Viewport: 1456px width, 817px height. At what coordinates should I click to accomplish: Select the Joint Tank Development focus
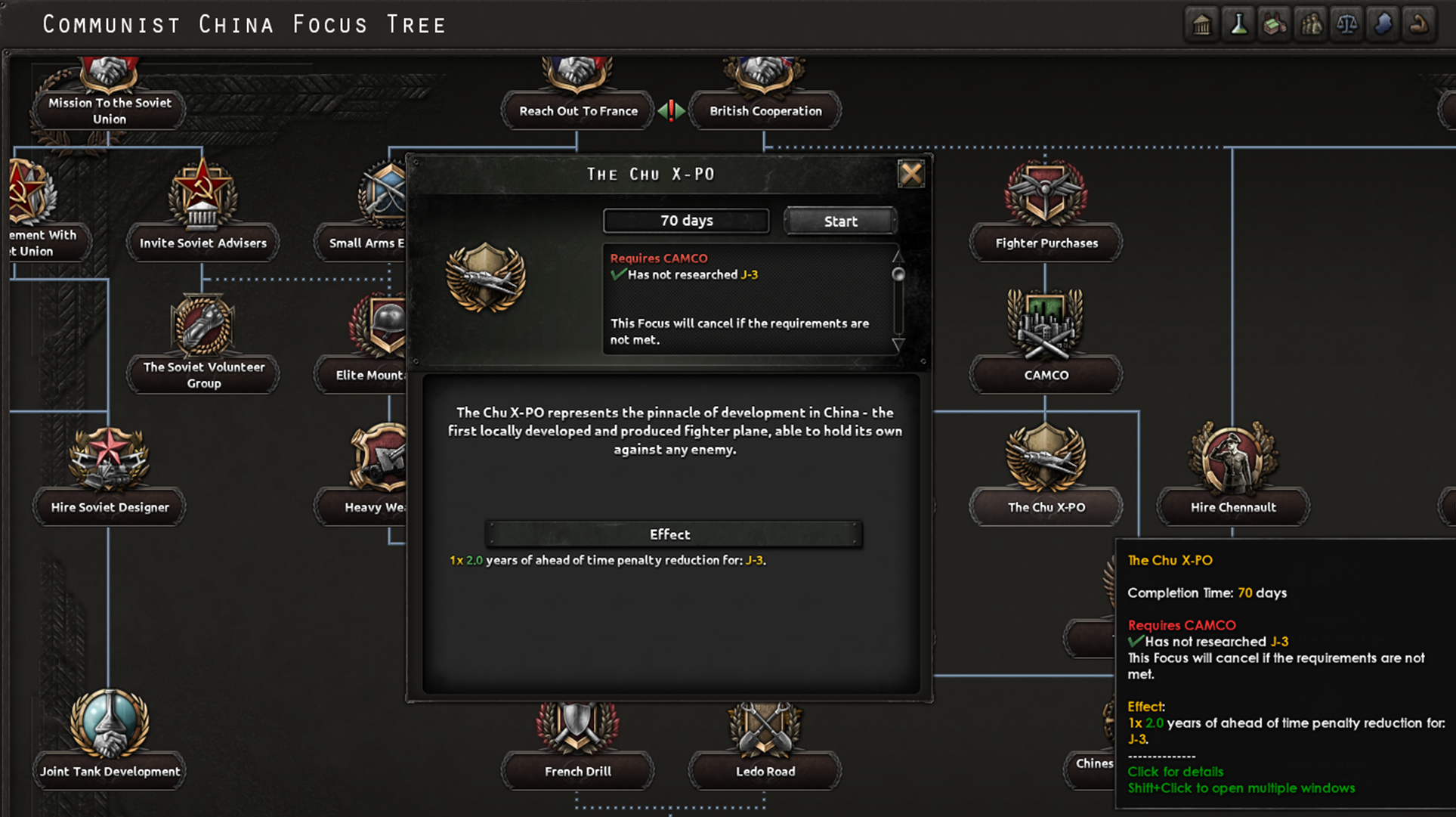[109, 771]
